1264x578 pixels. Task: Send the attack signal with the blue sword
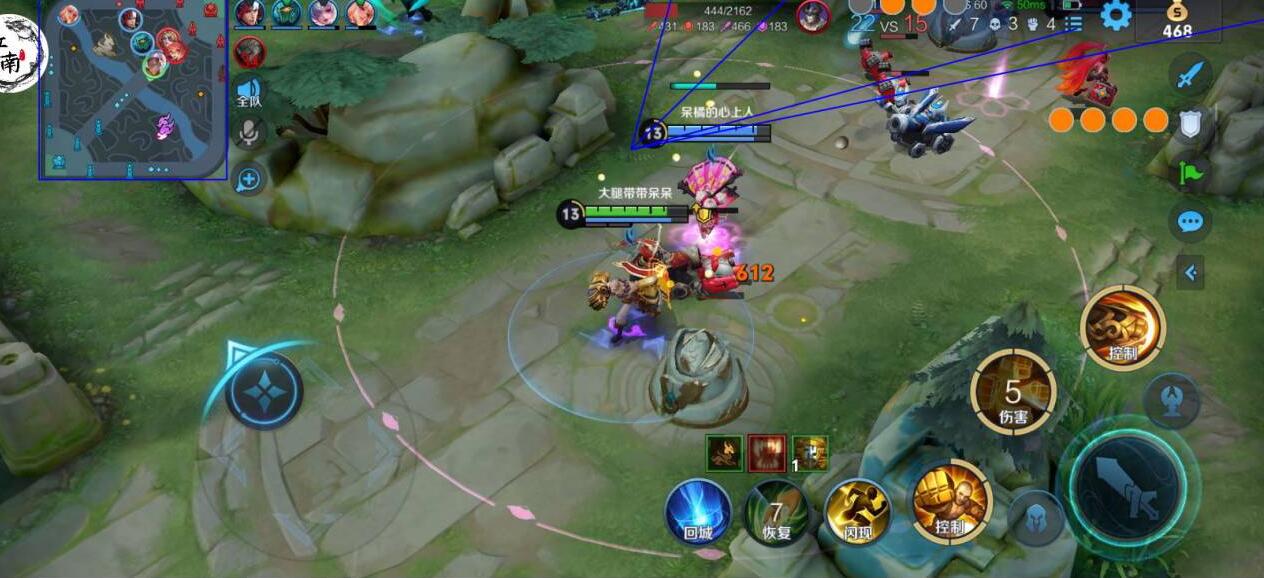[x=1190, y=75]
